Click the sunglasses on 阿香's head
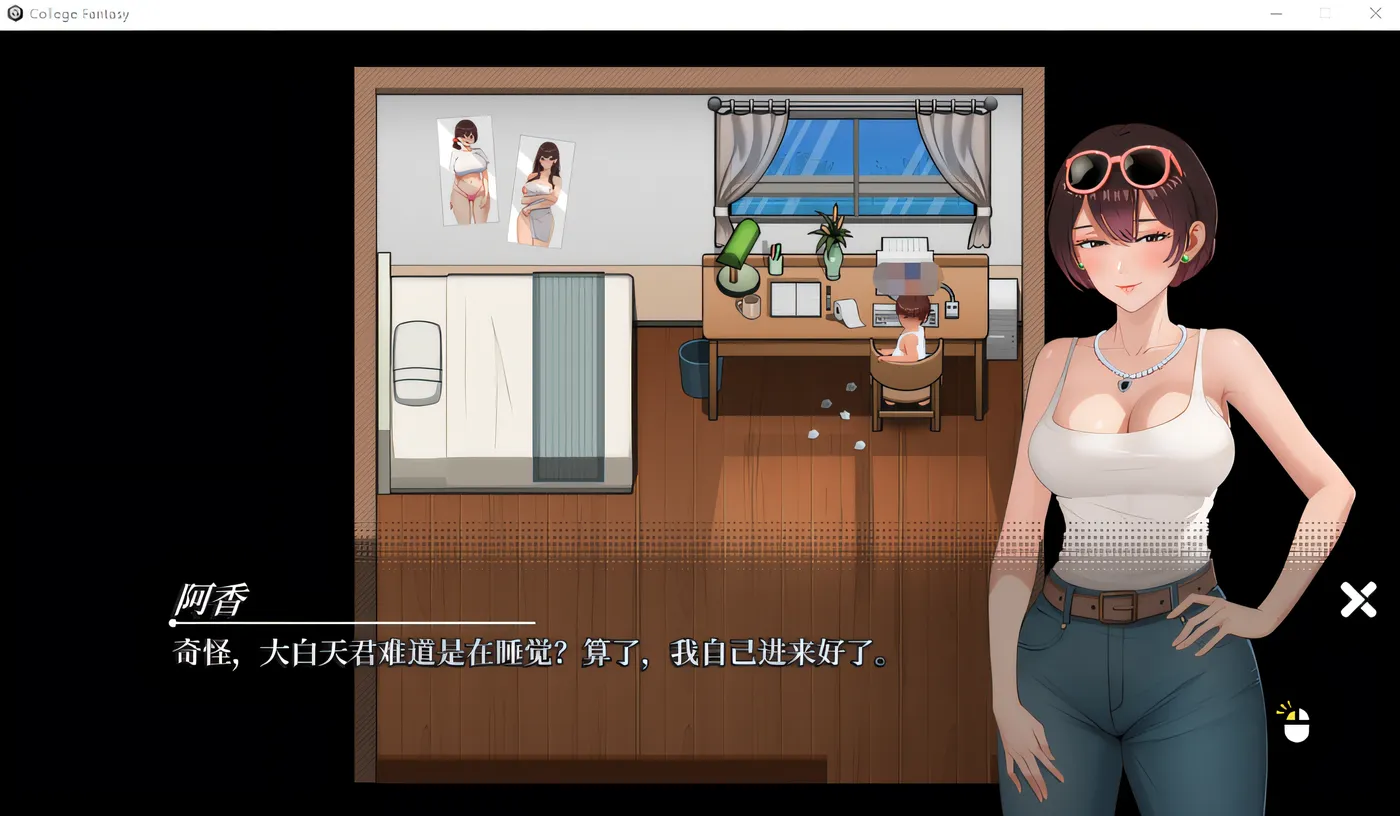Viewport: 1400px width, 816px height. pyautogui.click(x=1120, y=165)
